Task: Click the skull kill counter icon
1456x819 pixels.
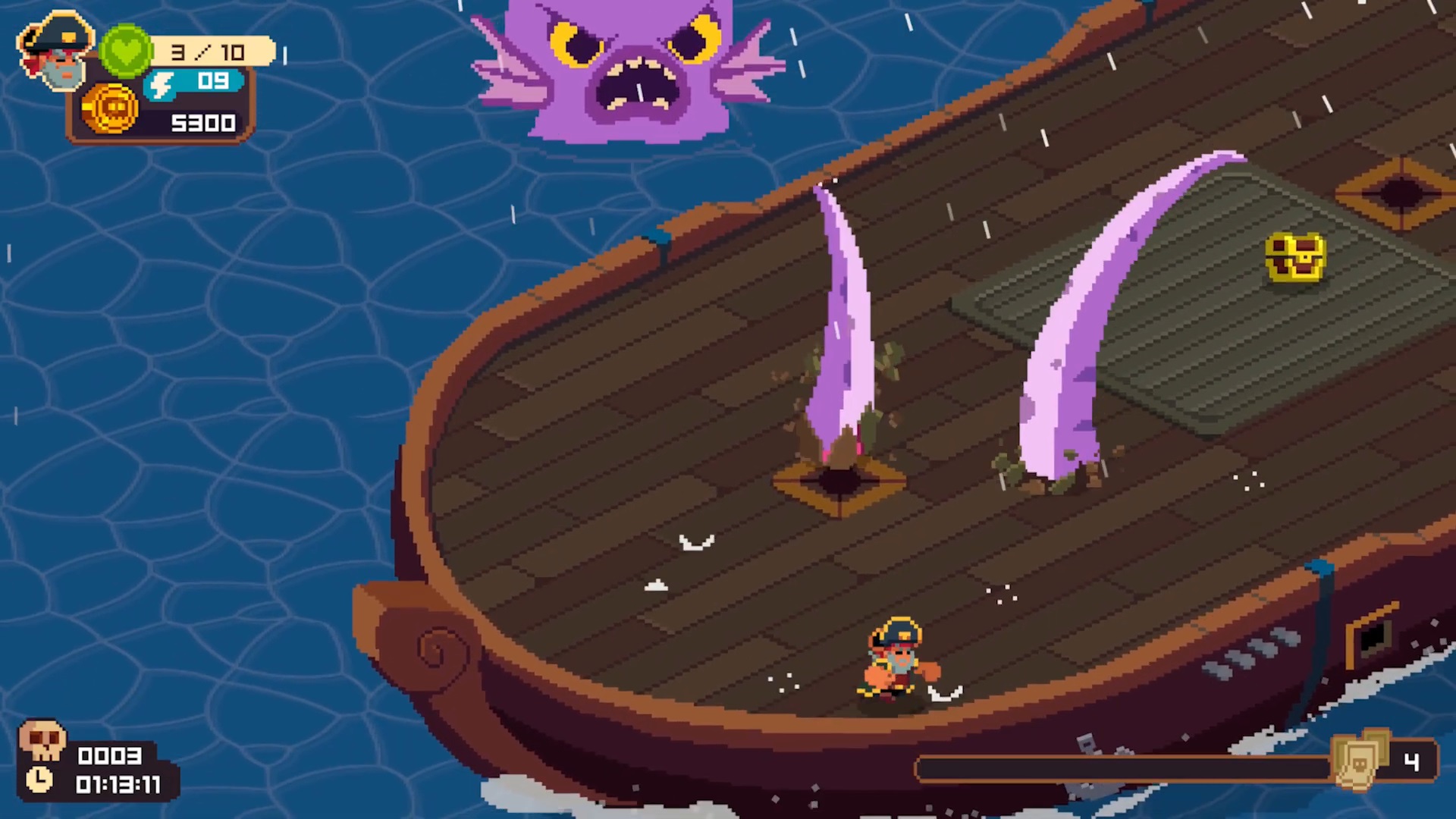Action: click(x=42, y=741)
